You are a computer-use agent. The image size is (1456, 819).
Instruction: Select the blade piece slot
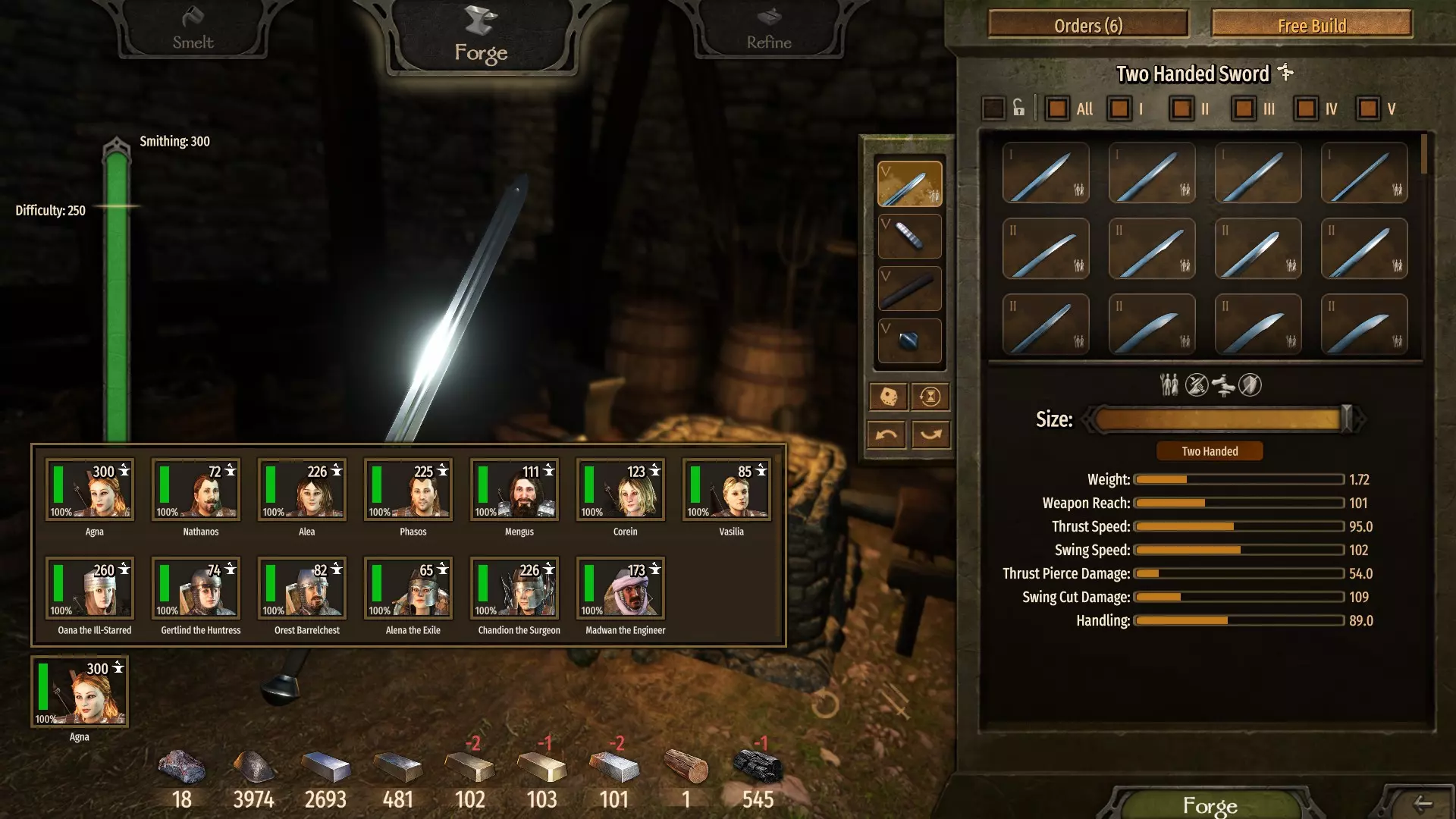pos(909,184)
